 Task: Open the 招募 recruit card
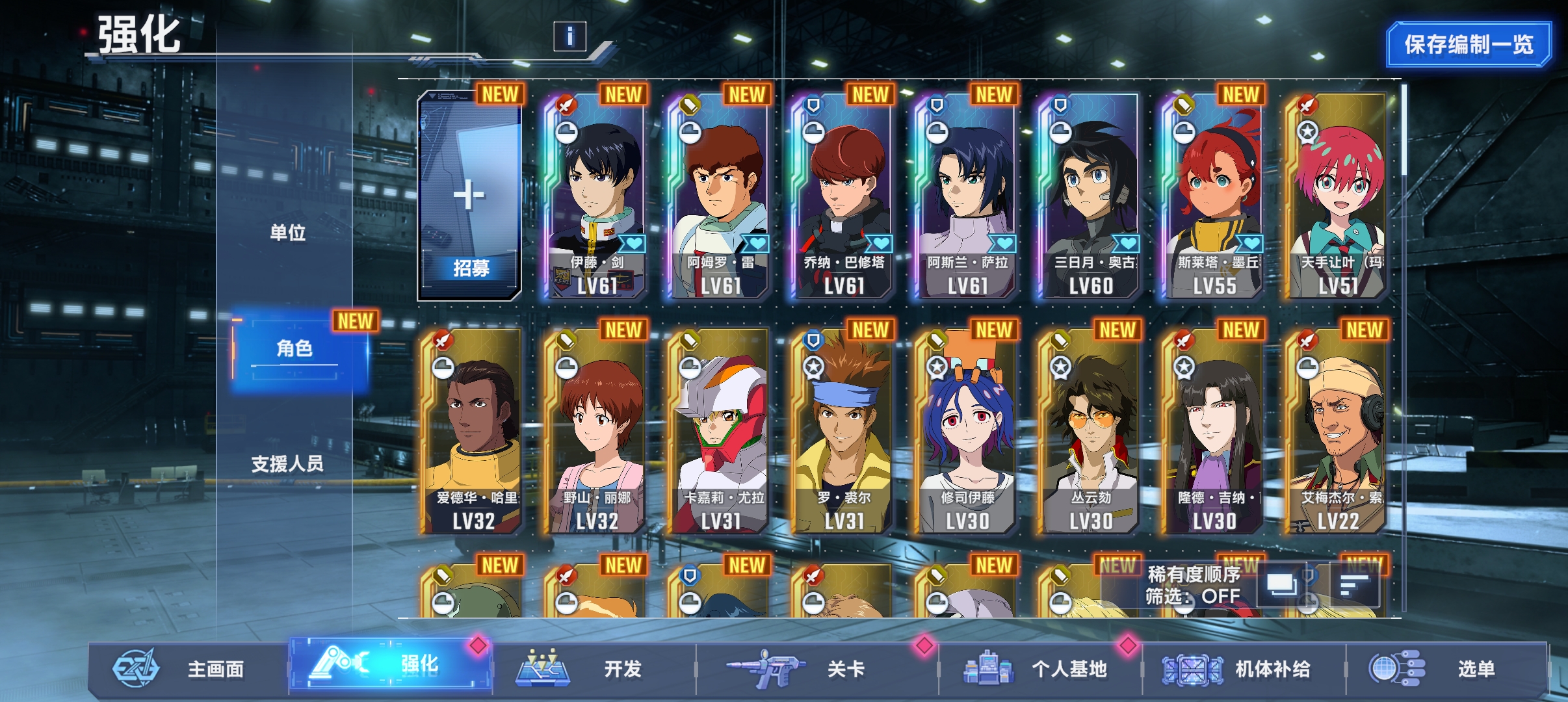point(469,196)
